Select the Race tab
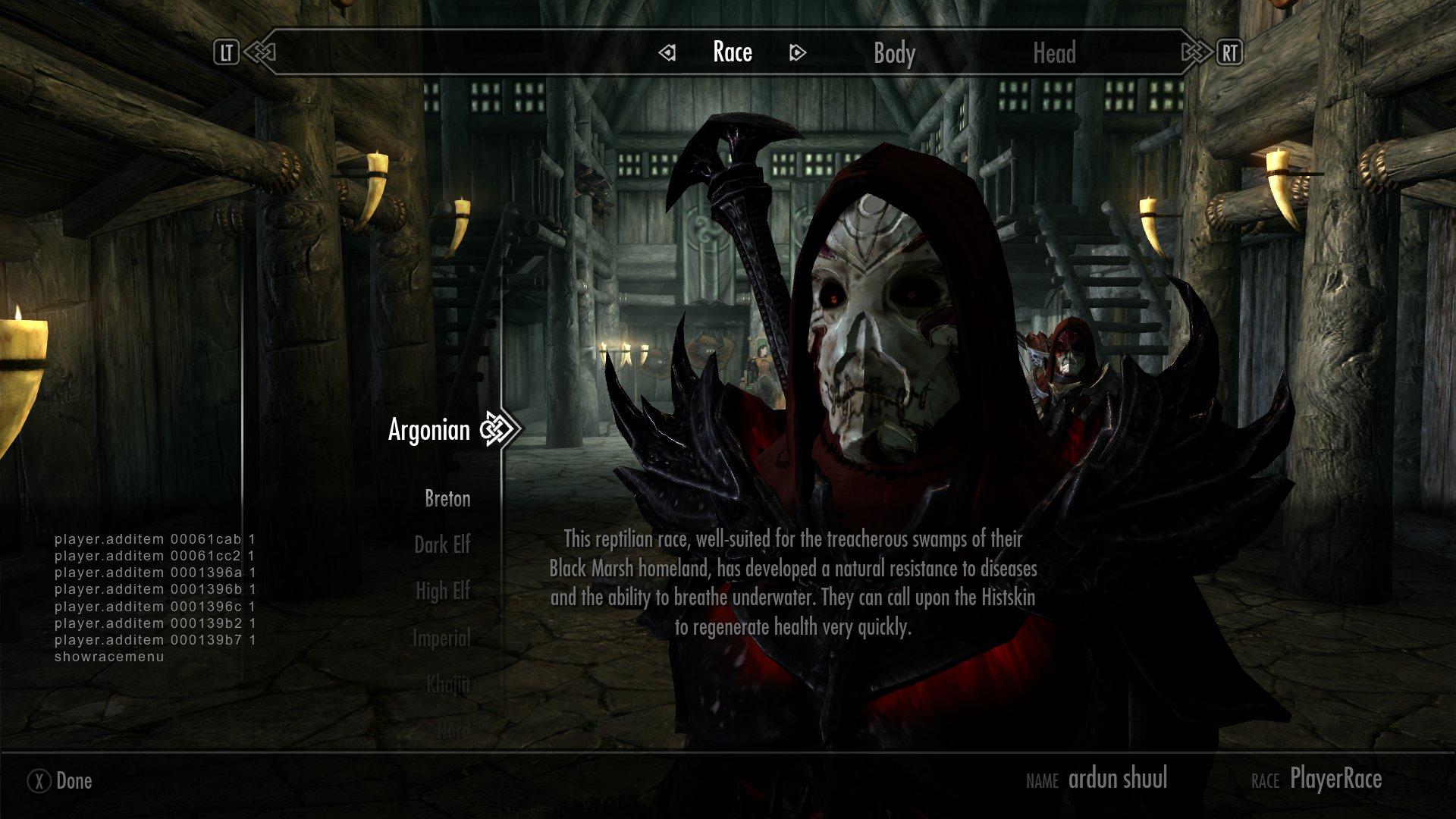This screenshot has height=819, width=1456. tap(733, 52)
